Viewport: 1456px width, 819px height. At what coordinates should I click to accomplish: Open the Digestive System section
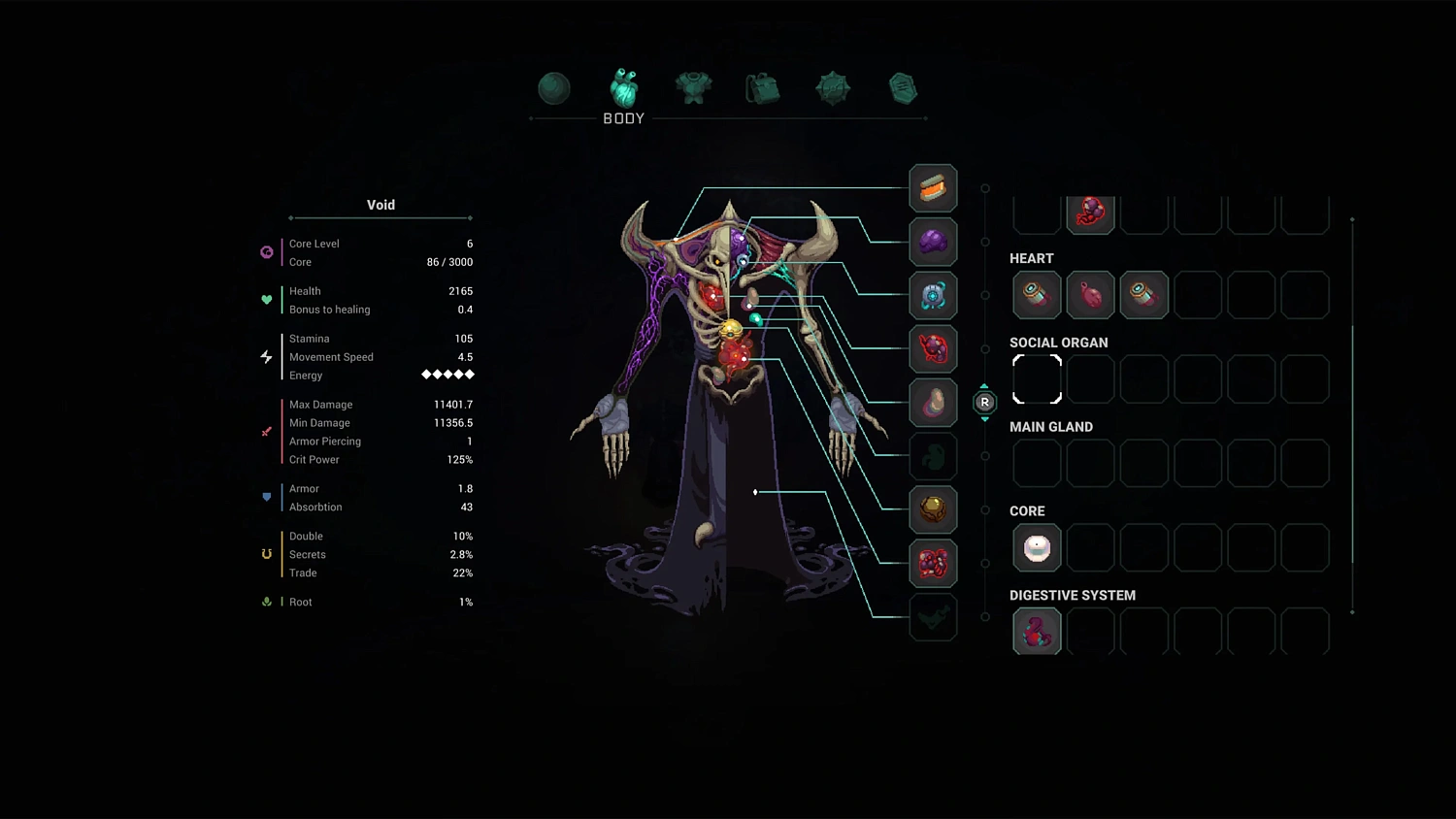[1073, 595]
